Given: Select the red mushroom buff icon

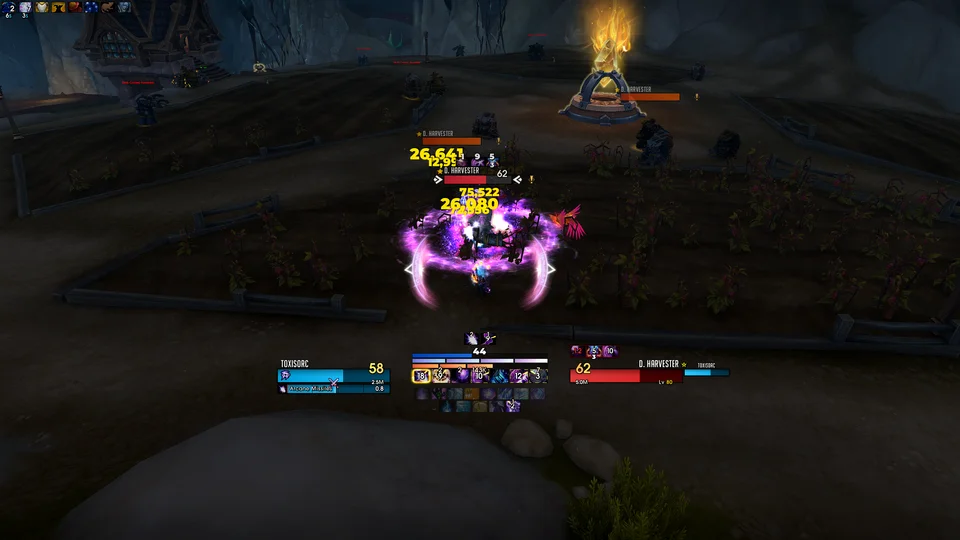Looking at the screenshot, I should tap(74, 7).
